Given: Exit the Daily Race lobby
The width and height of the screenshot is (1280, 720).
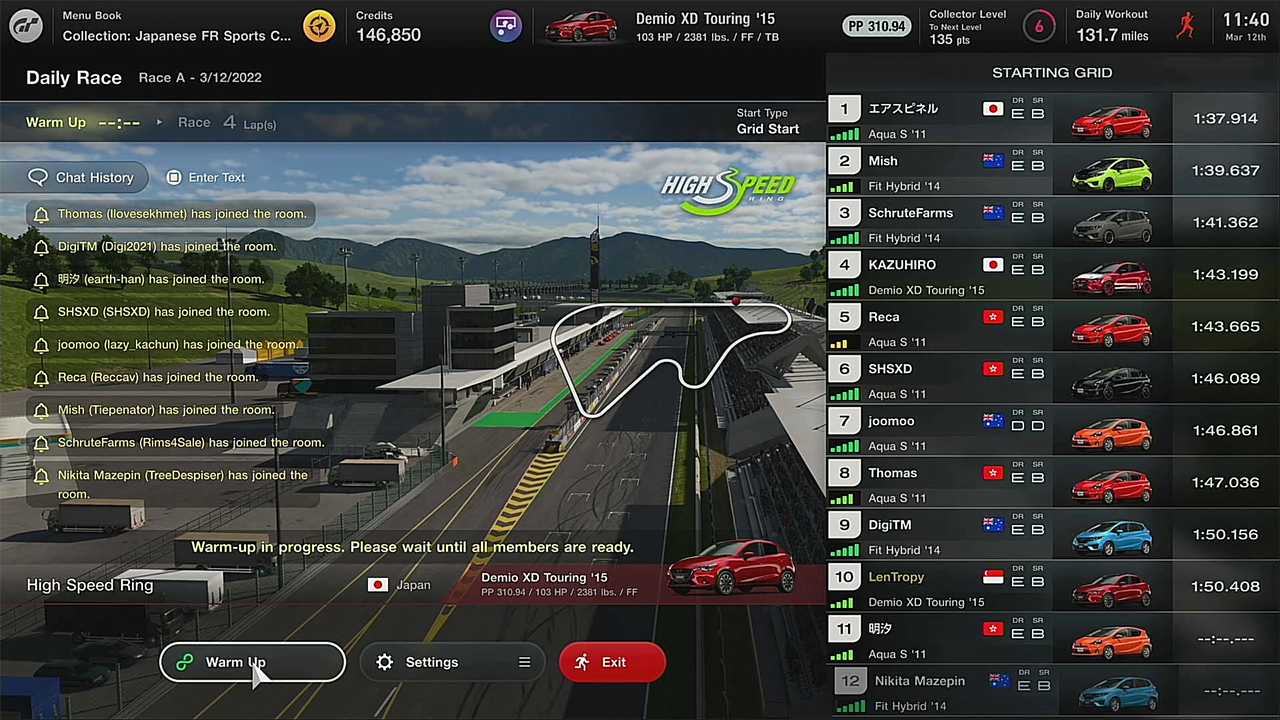Looking at the screenshot, I should [612, 662].
